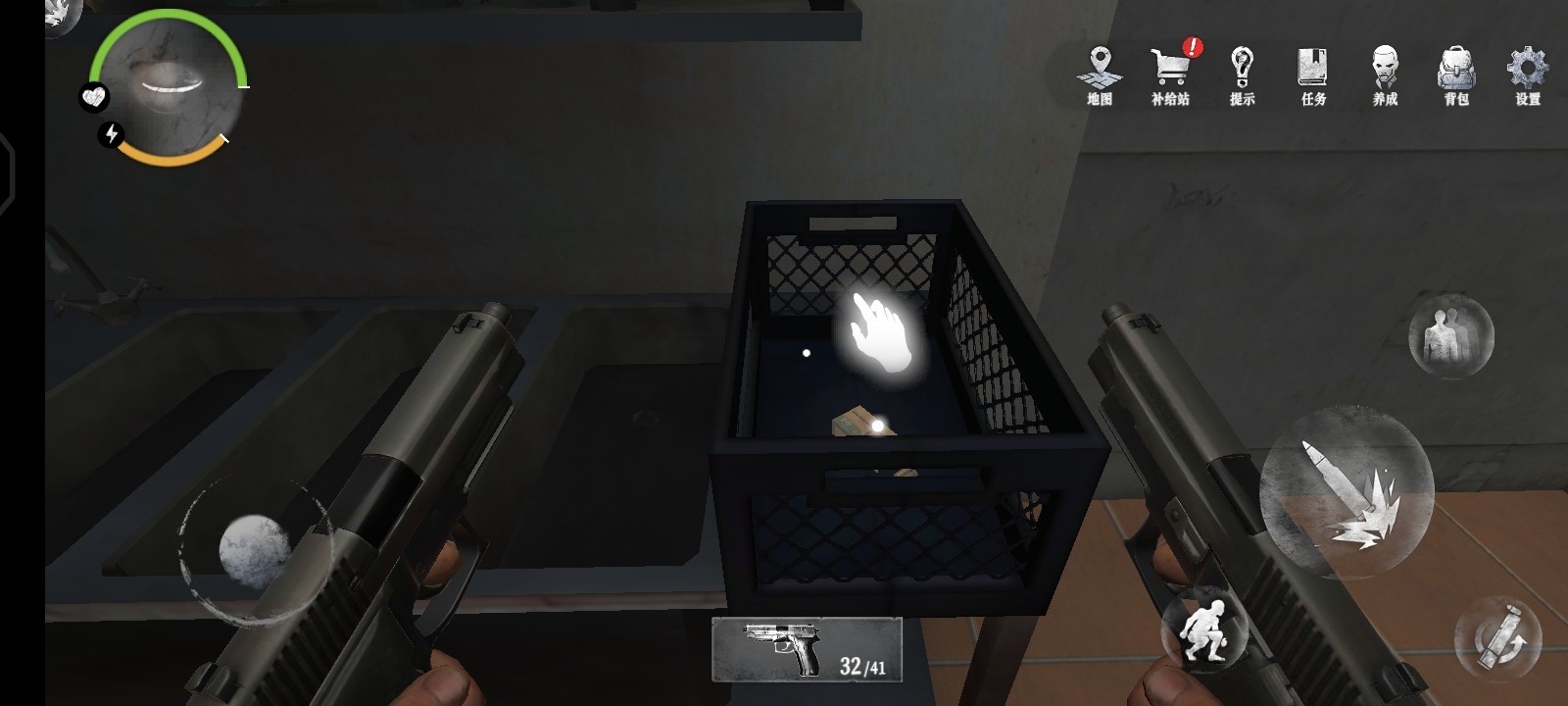Image resolution: width=1568 pixels, height=706 pixels.
Task: Open the map (地图)
Action: tap(1100, 76)
